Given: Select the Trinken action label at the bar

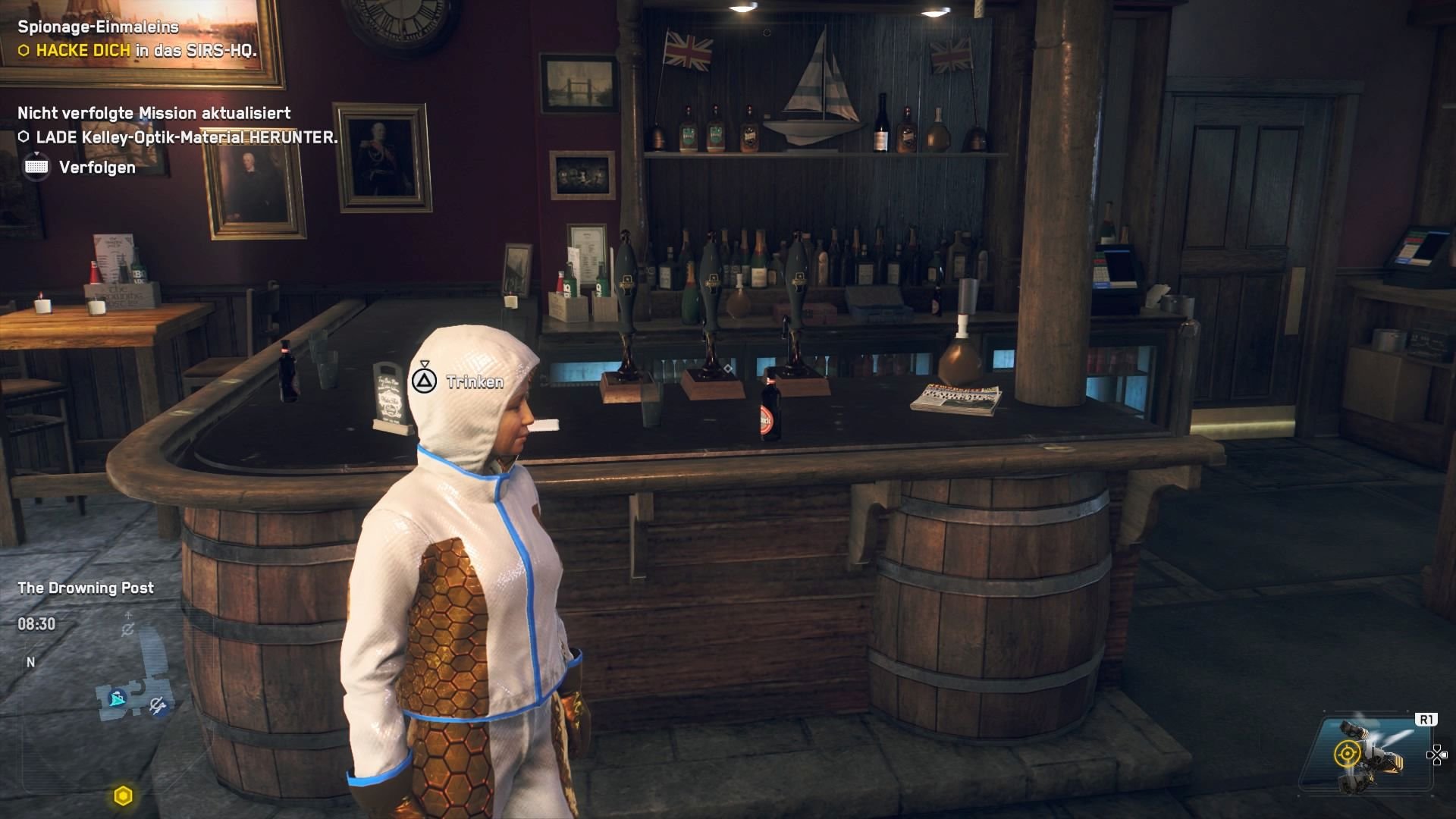Looking at the screenshot, I should point(473,383).
